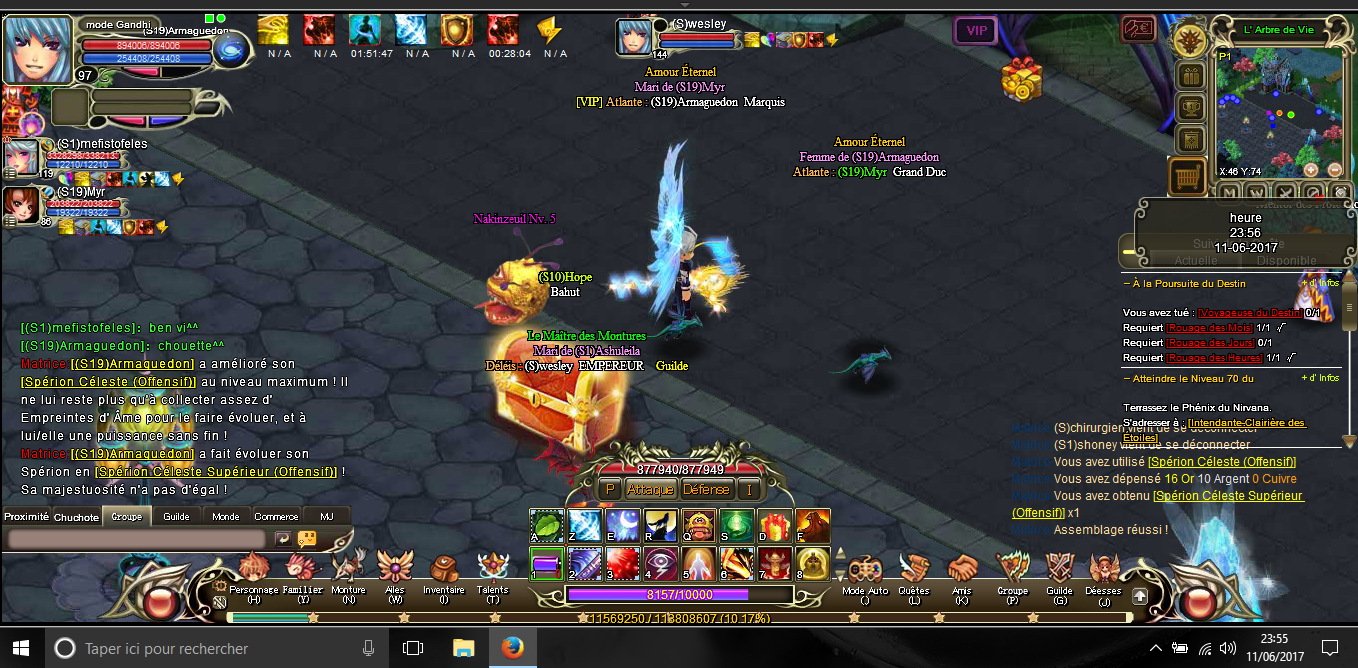Zoom in the minimap with plus button

tap(1334, 170)
